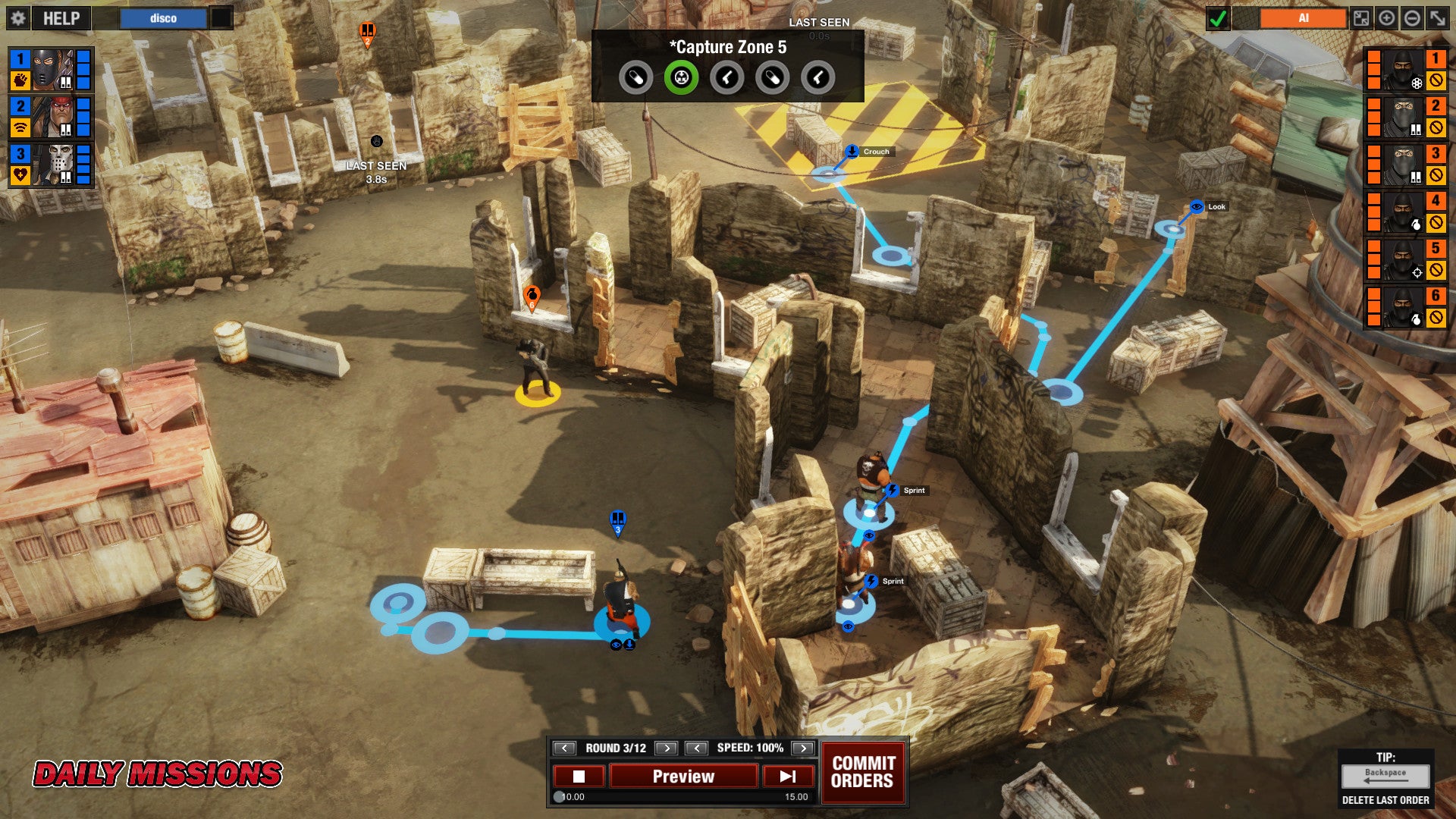This screenshot has height=819, width=1456.
Task: Zoom the camera in with plus button
Action: pyautogui.click(x=1386, y=18)
